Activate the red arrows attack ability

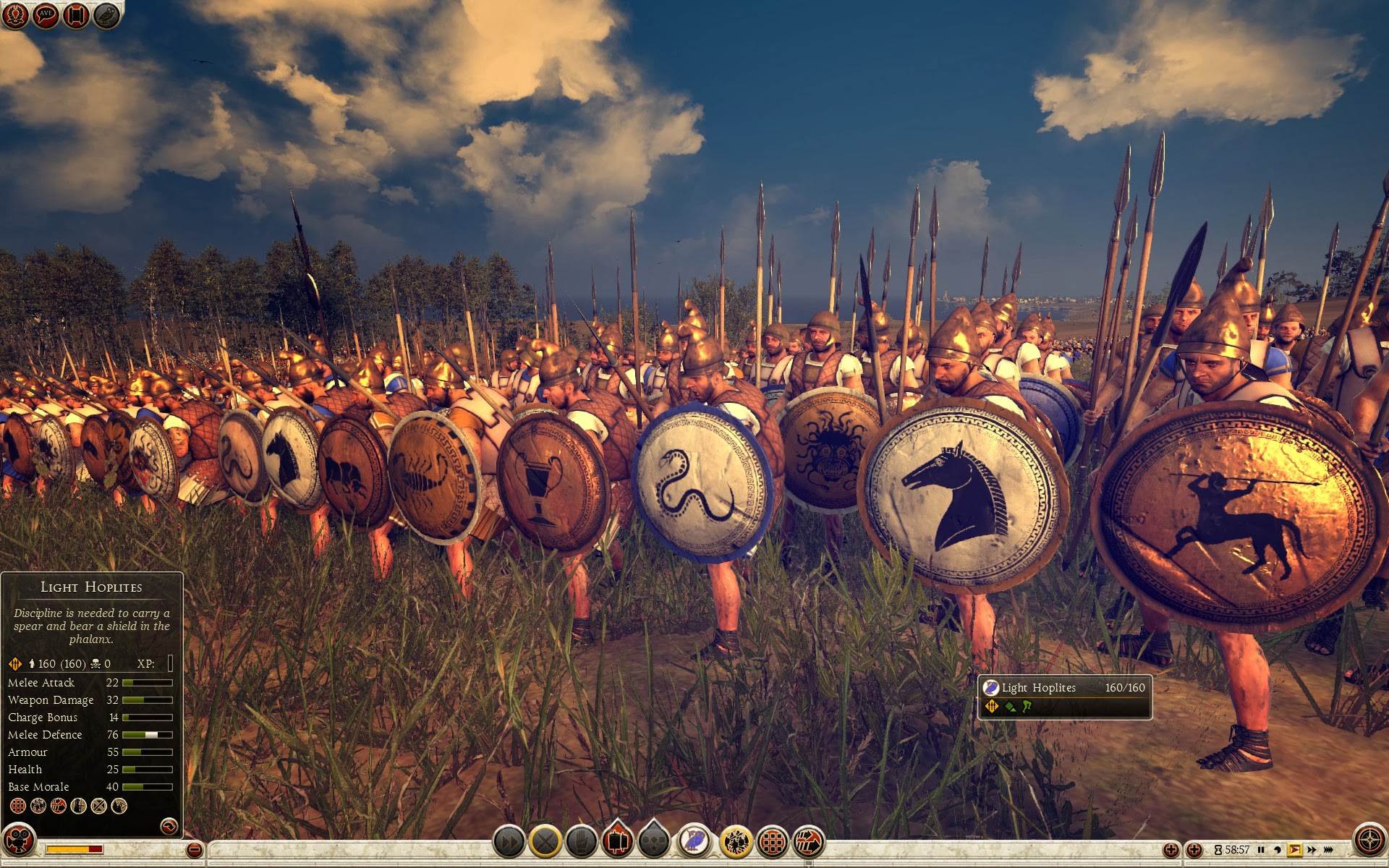pos(809,842)
